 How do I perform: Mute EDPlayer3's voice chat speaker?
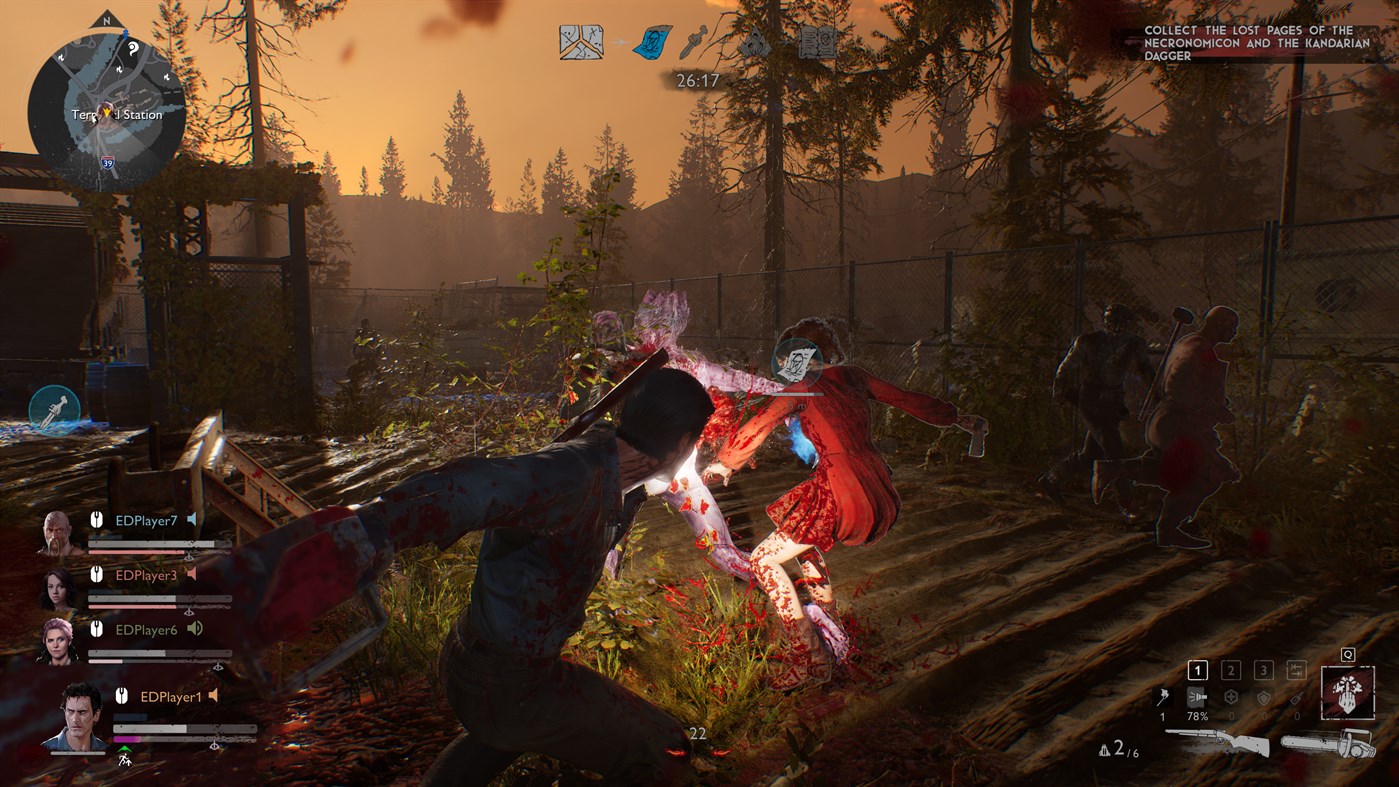pos(191,575)
